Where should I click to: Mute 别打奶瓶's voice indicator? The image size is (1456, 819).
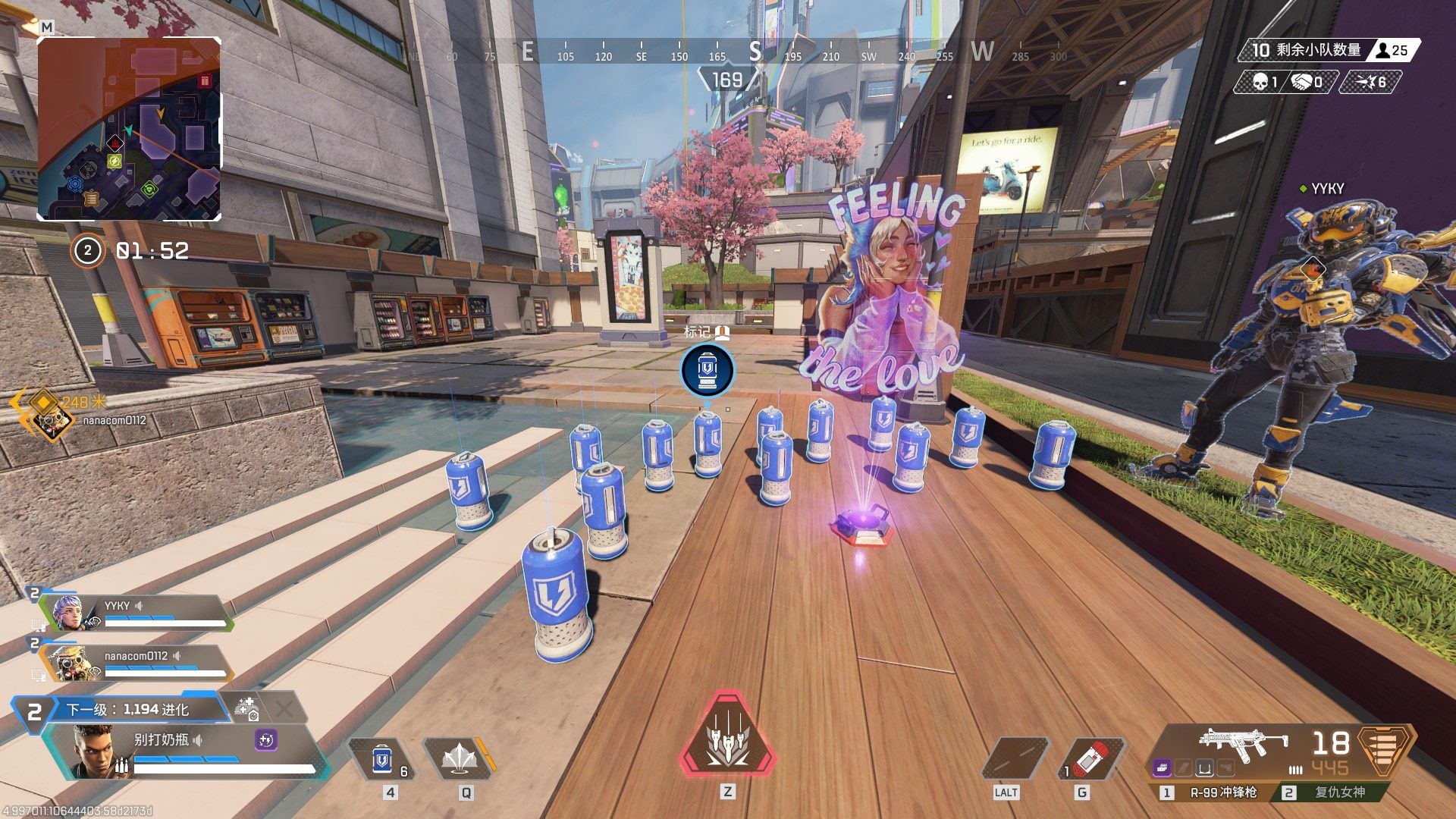(x=198, y=739)
